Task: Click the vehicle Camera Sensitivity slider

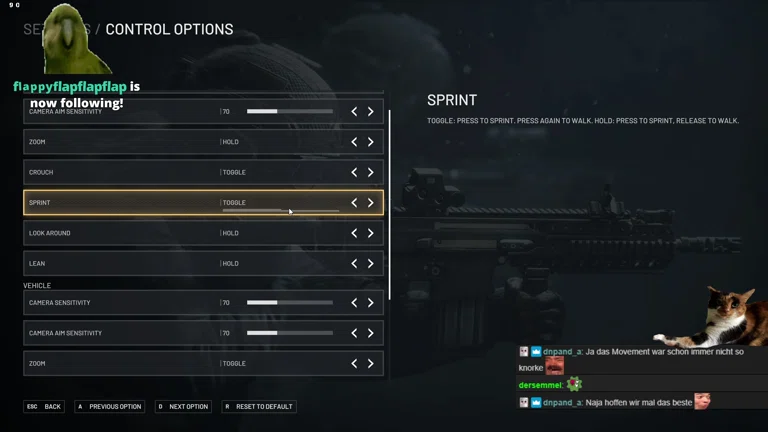Action: [290, 303]
